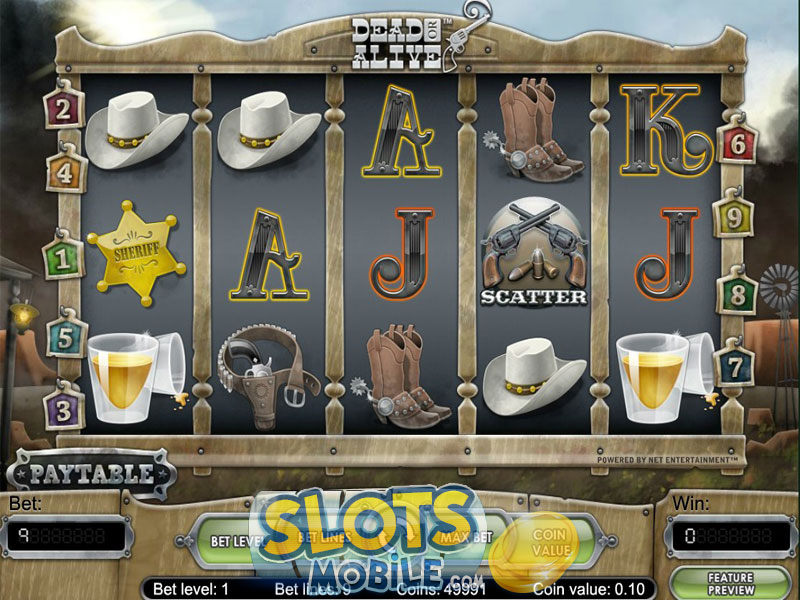This screenshot has width=800, height=600.
Task: Adjust the Coin Value button
Action: coord(549,541)
